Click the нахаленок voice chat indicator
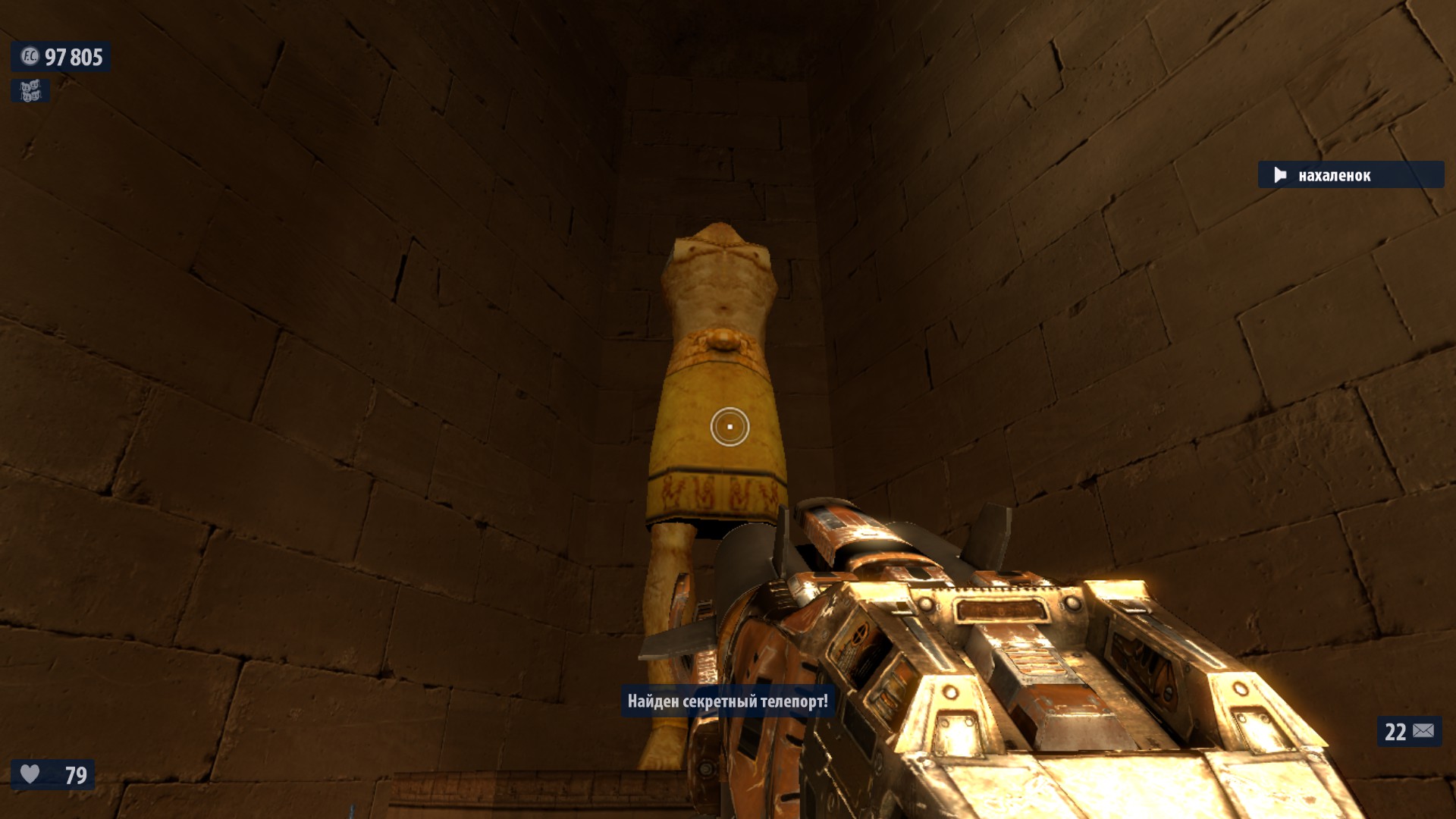The image size is (1456, 819). coord(1350,175)
